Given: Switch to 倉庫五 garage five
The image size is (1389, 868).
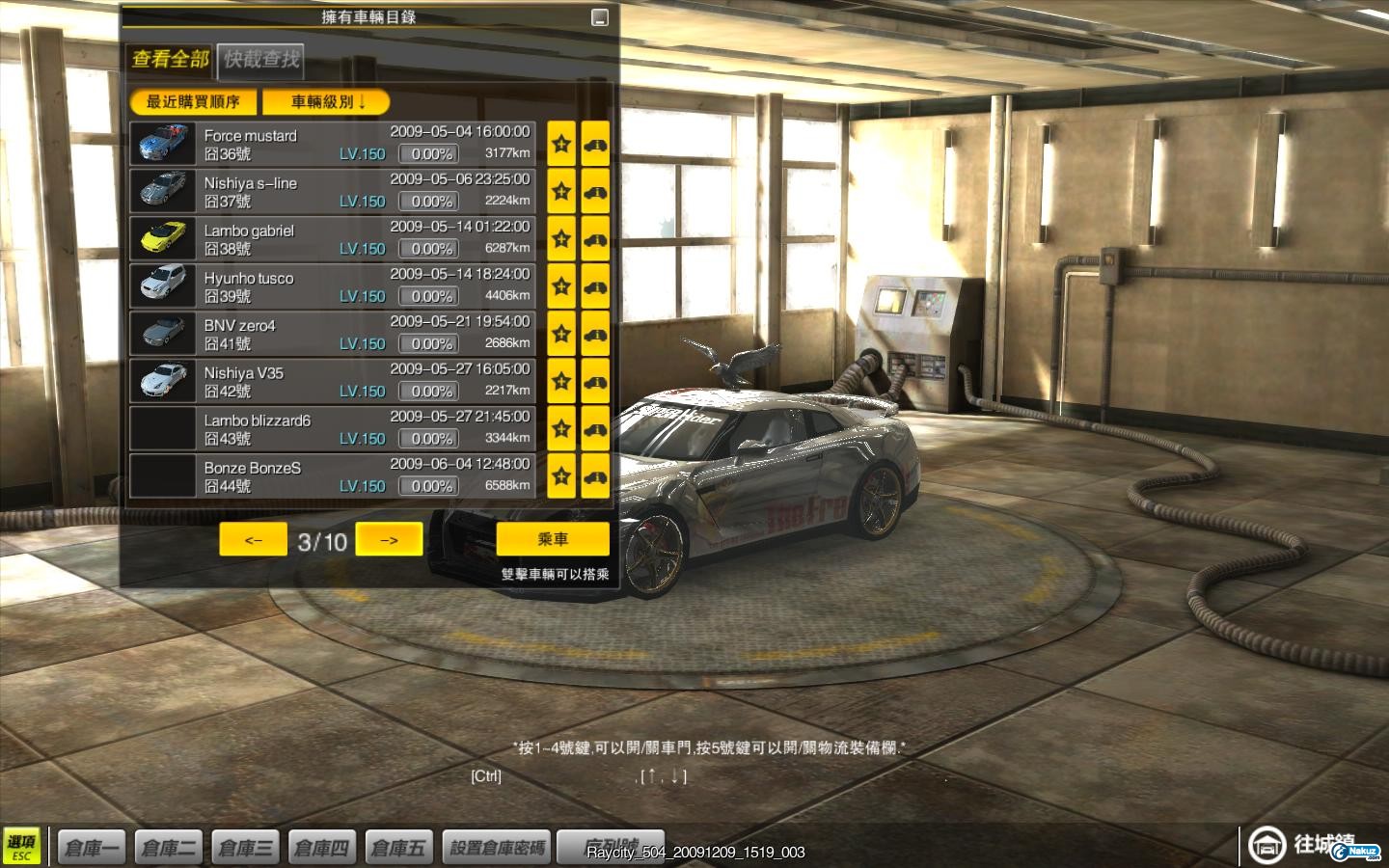Looking at the screenshot, I should pyautogui.click(x=397, y=848).
